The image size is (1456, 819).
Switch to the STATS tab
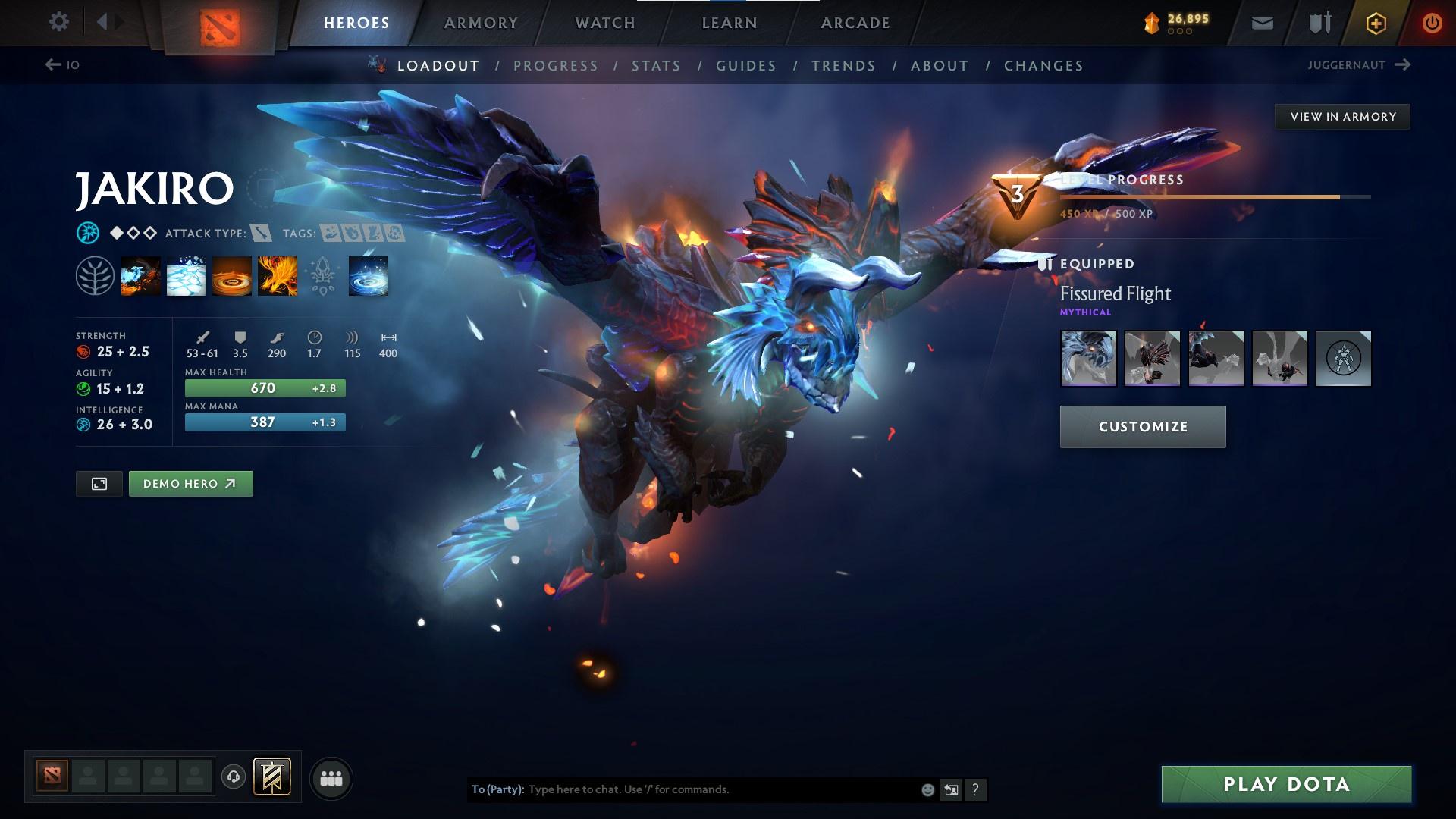[x=656, y=66]
